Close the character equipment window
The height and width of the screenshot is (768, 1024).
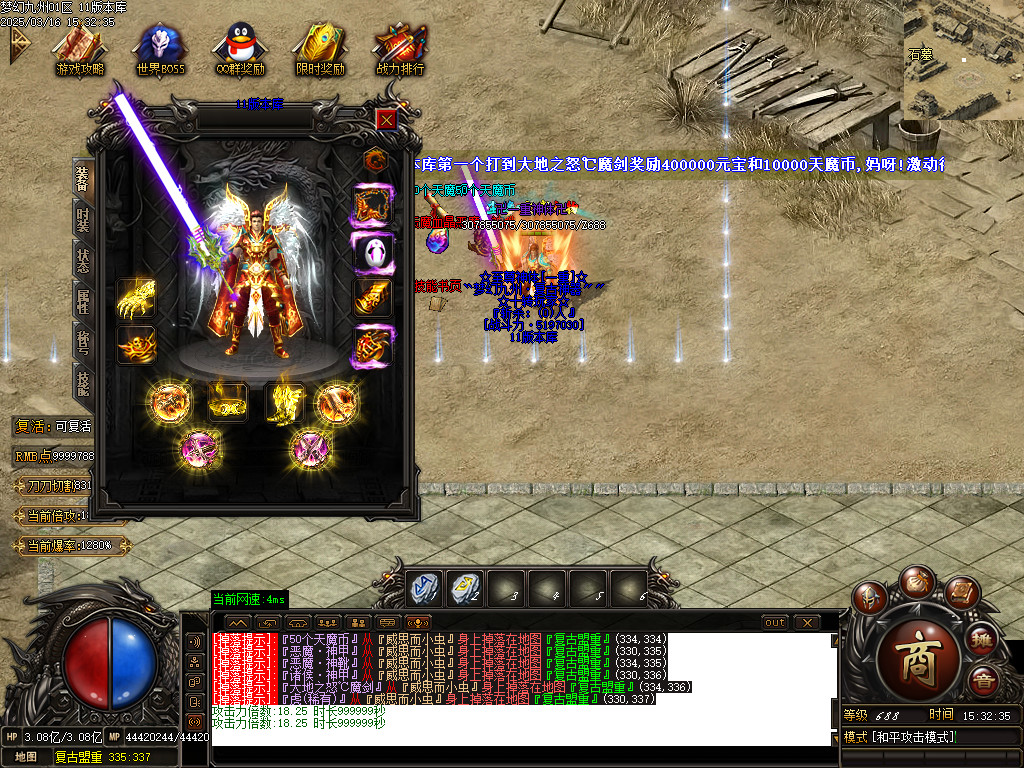click(387, 119)
